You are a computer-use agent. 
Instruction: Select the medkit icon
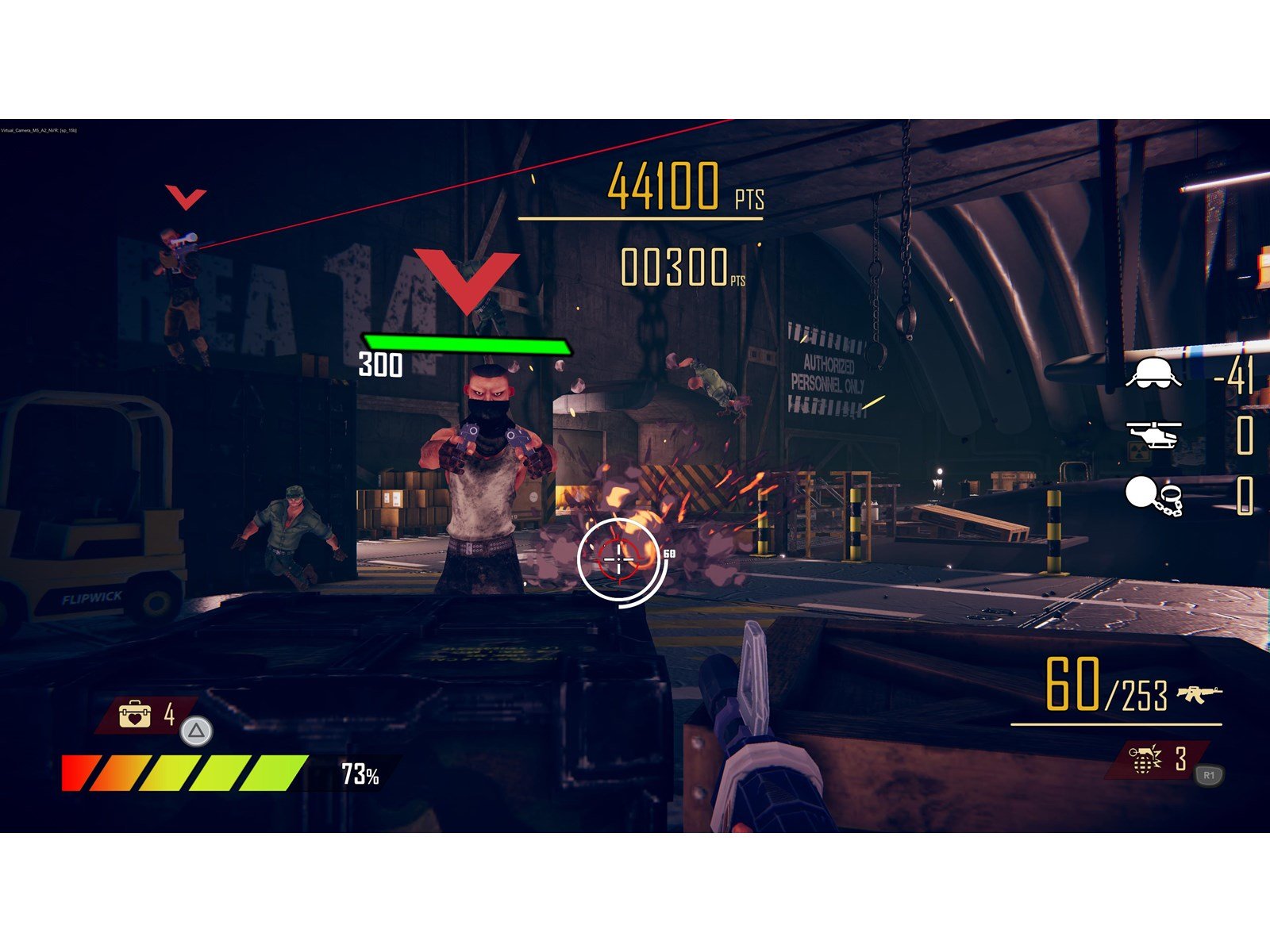134,713
